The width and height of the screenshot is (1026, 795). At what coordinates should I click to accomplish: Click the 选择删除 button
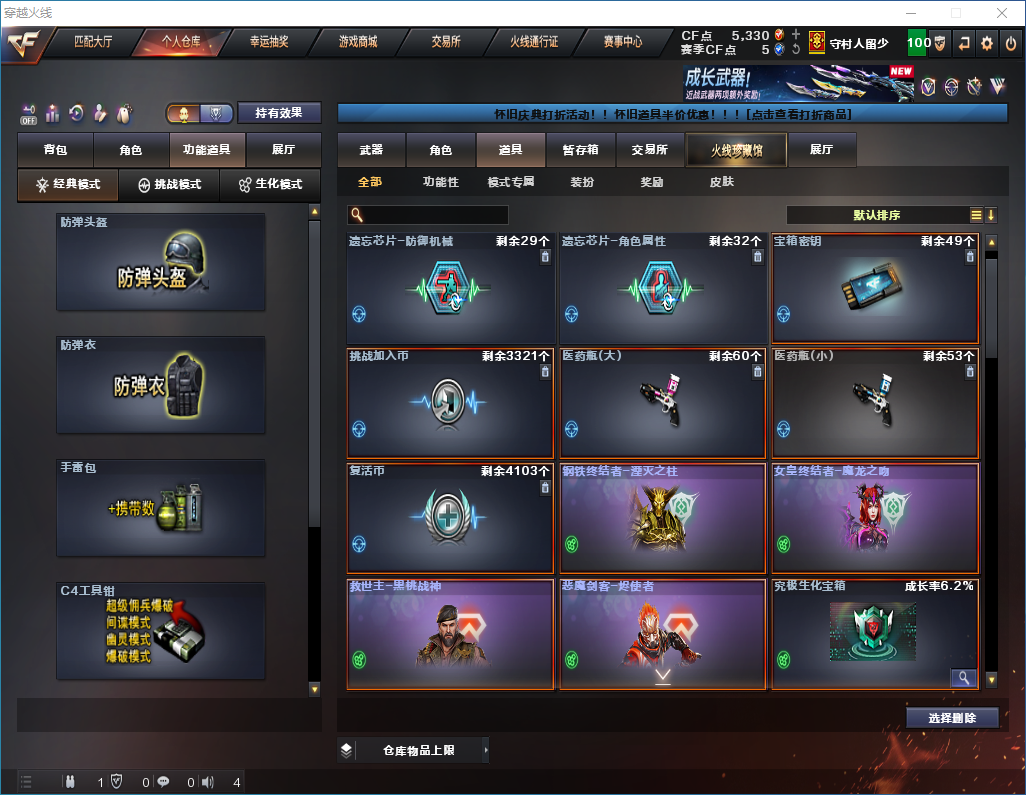[952, 718]
